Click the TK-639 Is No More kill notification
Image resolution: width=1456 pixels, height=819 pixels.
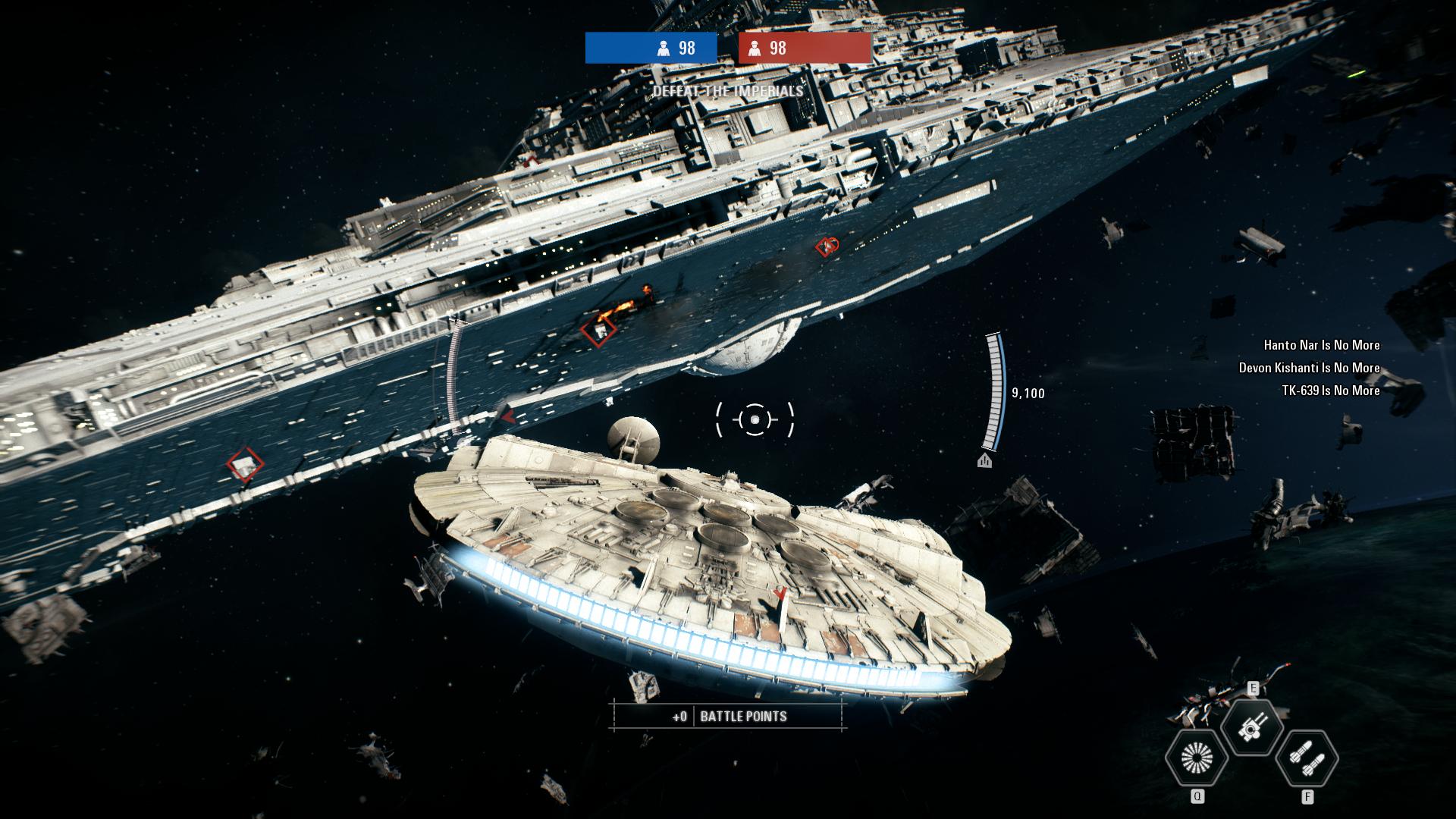point(1331,393)
